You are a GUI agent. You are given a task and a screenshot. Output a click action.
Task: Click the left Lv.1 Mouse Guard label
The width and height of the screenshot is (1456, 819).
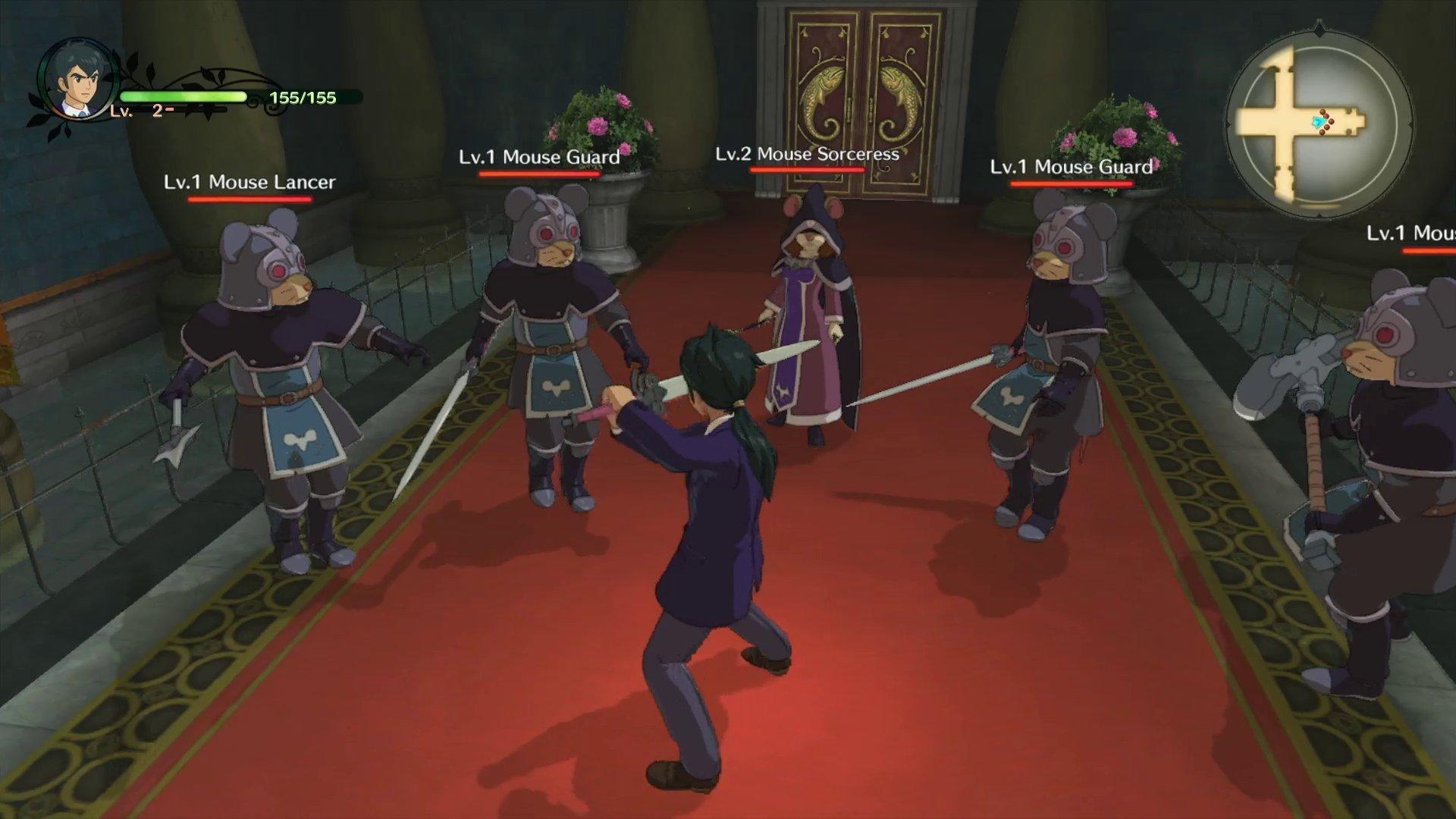(x=538, y=158)
